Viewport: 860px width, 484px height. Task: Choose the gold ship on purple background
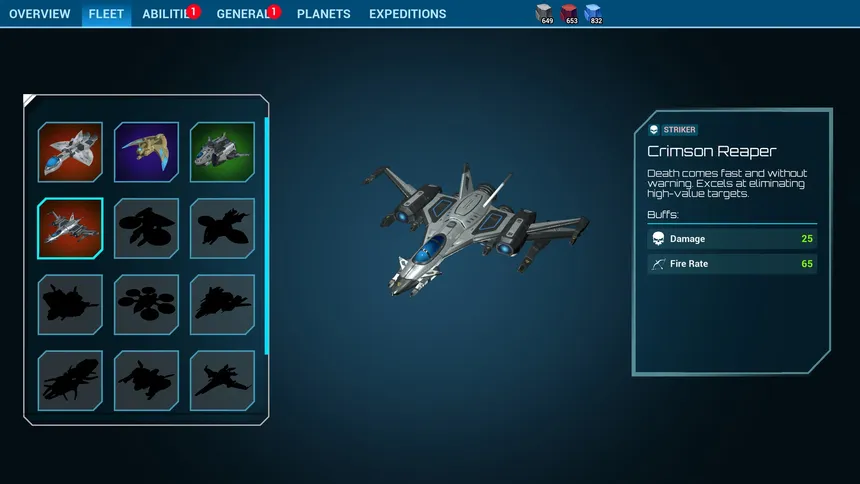(146, 152)
